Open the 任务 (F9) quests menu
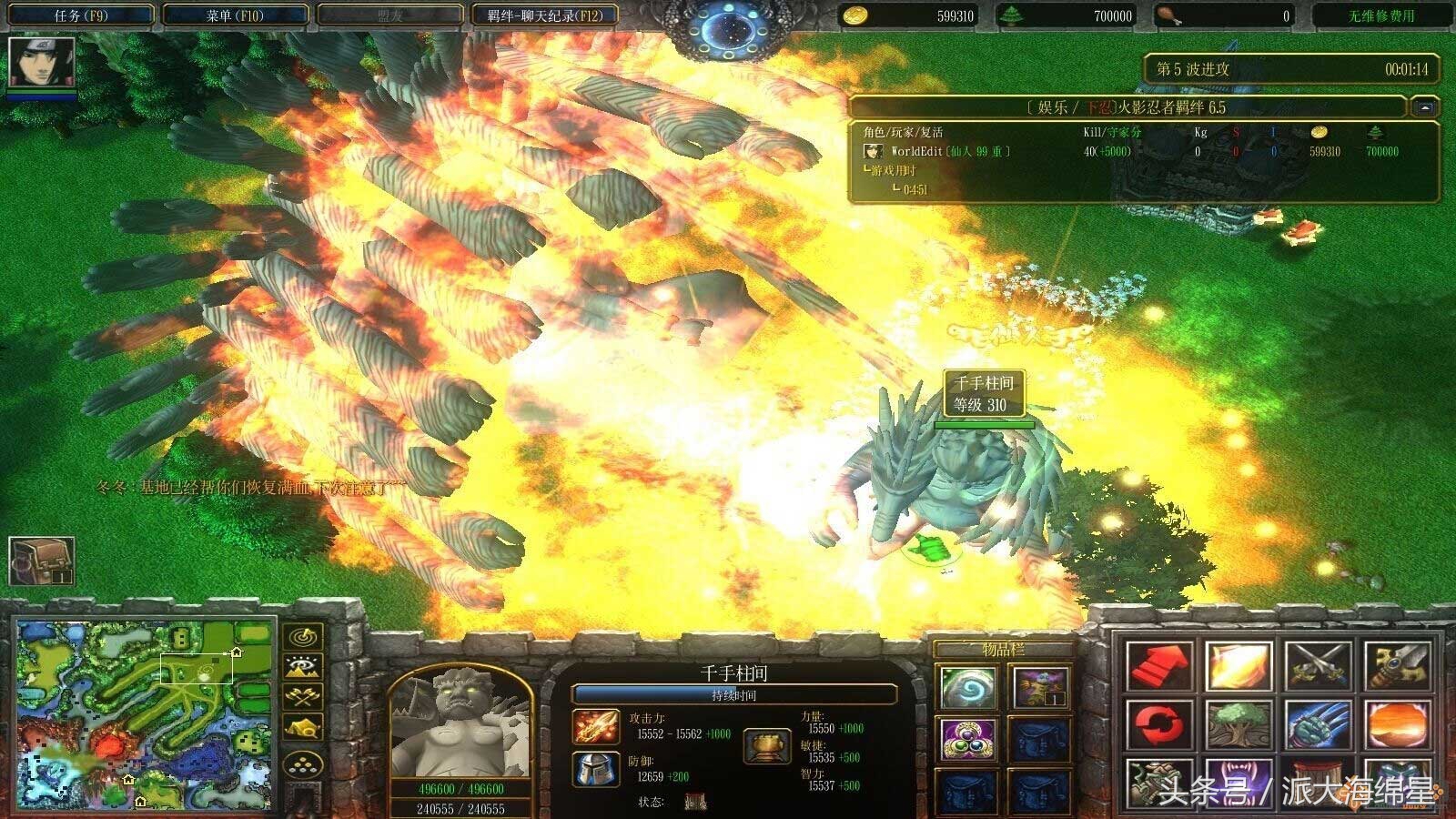This screenshot has height=819, width=1456. (x=80, y=15)
